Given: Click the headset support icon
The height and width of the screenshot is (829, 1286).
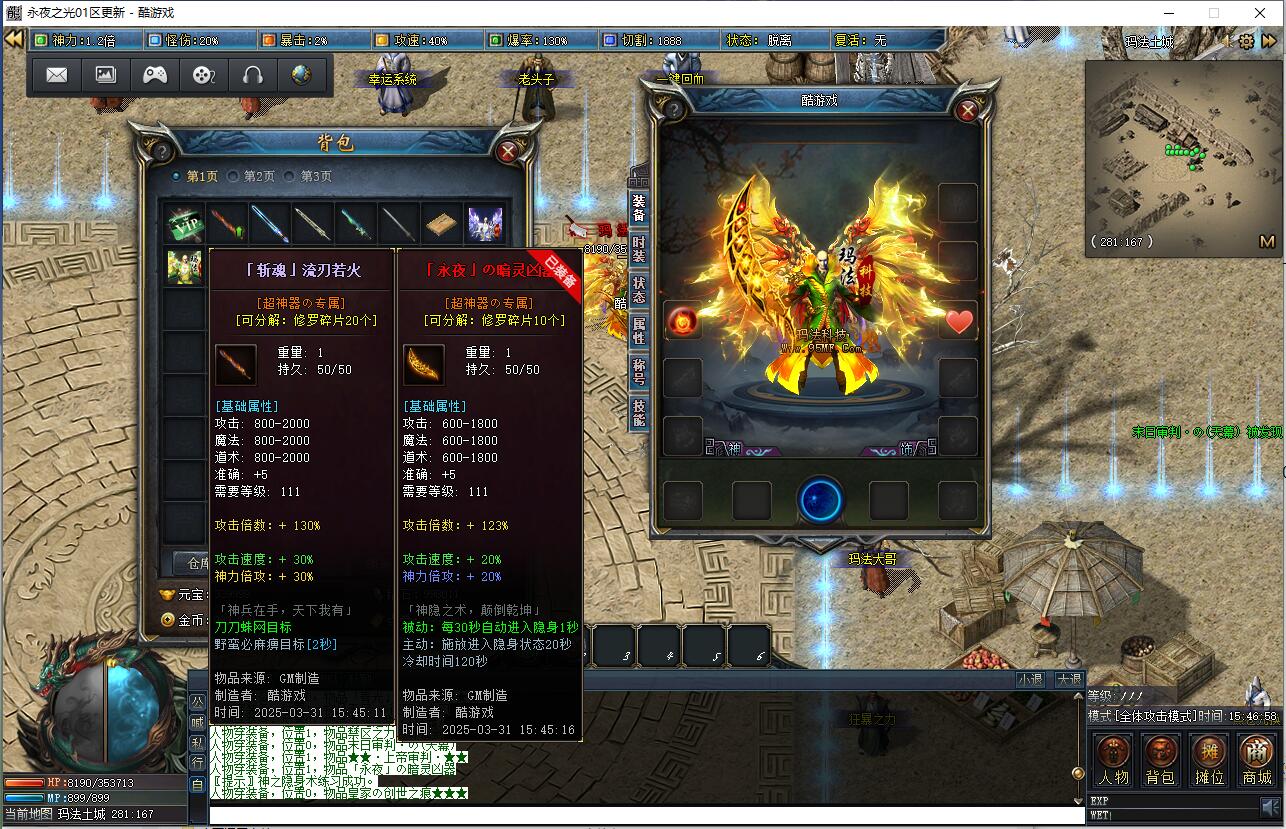Looking at the screenshot, I should point(253,75).
